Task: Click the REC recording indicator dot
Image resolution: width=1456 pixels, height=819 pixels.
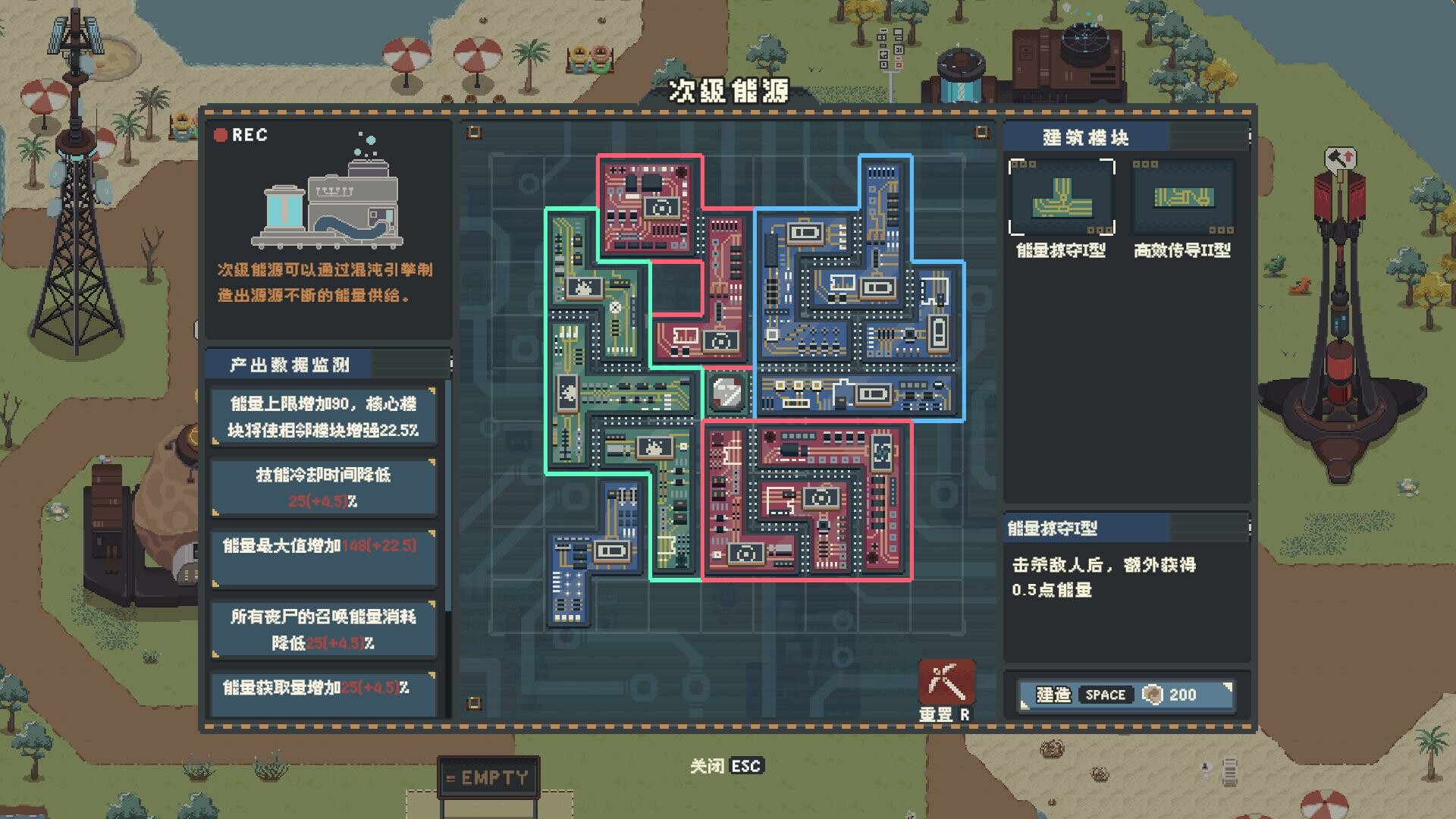Action: tap(221, 135)
